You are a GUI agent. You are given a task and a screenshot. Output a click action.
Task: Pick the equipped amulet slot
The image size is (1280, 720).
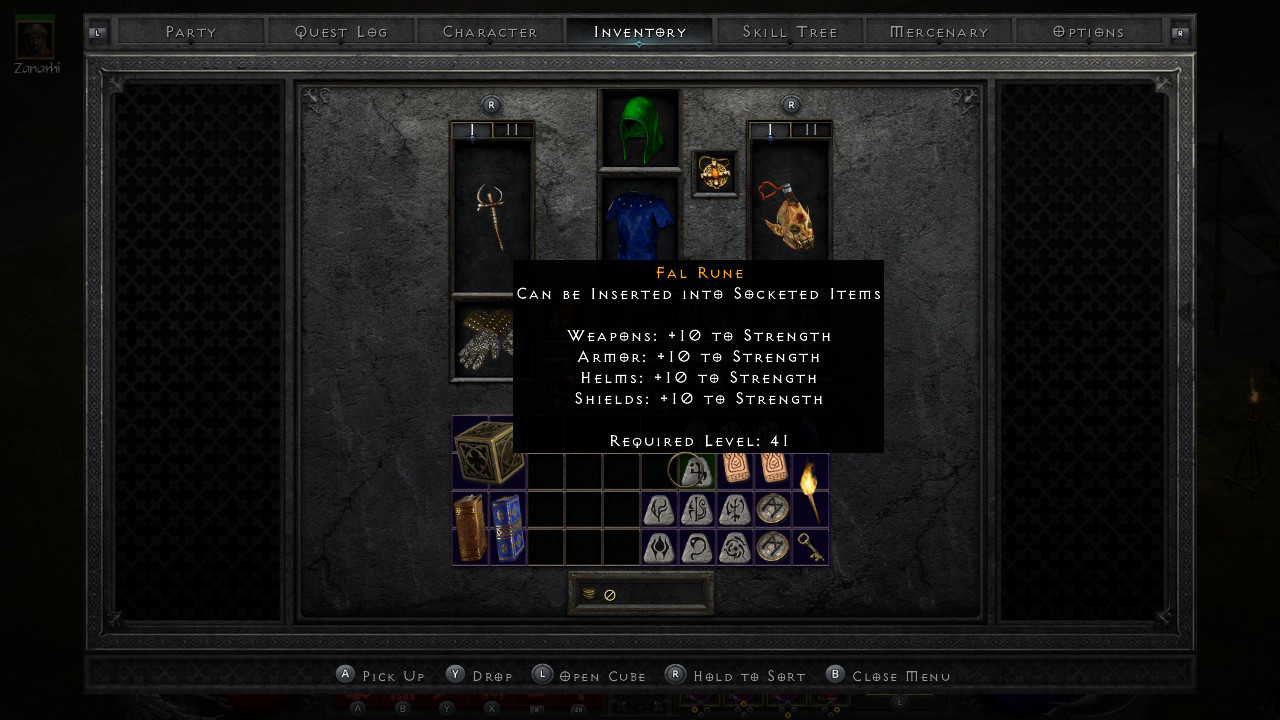[x=715, y=174]
